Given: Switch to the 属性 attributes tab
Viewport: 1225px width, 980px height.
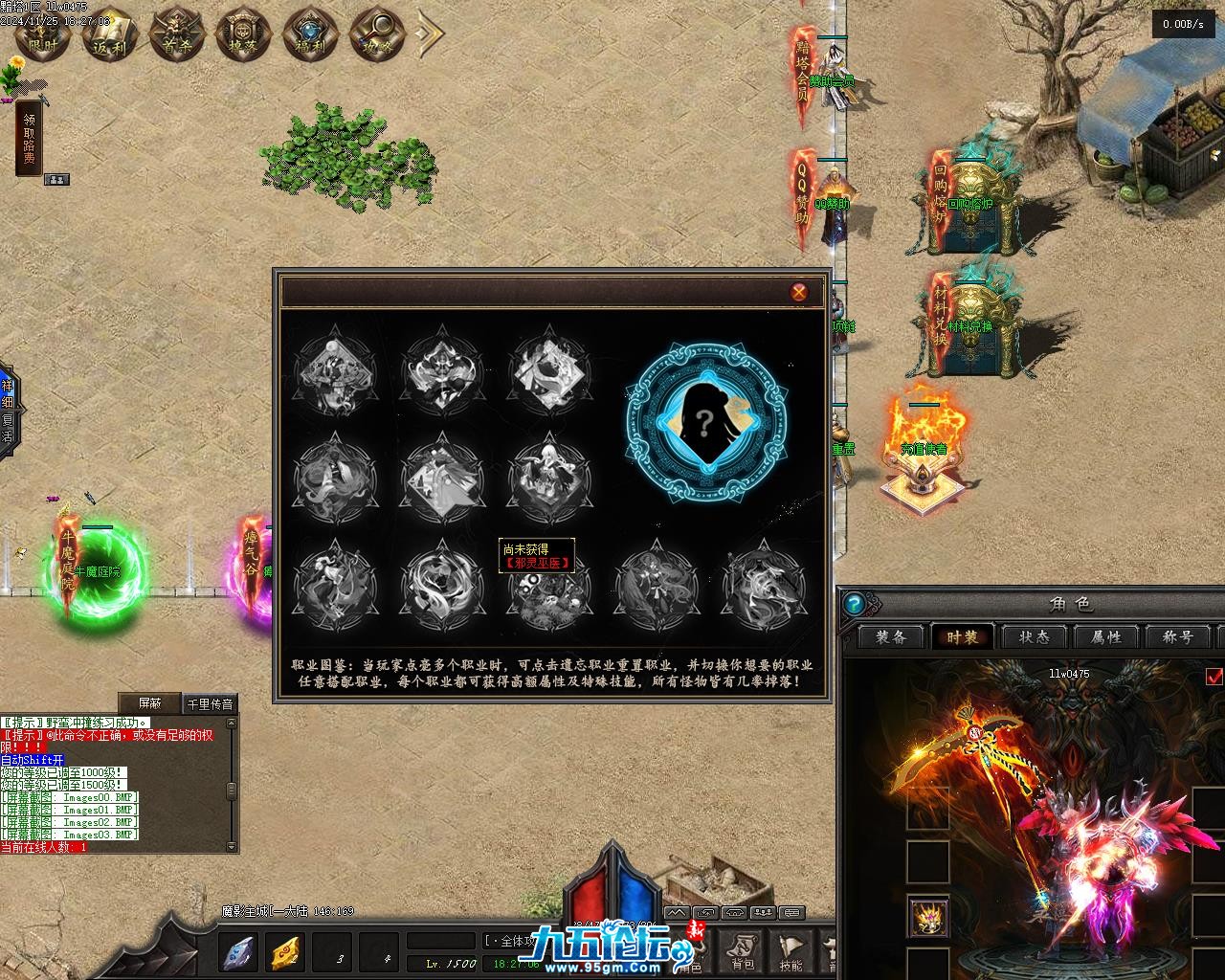Looking at the screenshot, I should (x=1106, y=637).
